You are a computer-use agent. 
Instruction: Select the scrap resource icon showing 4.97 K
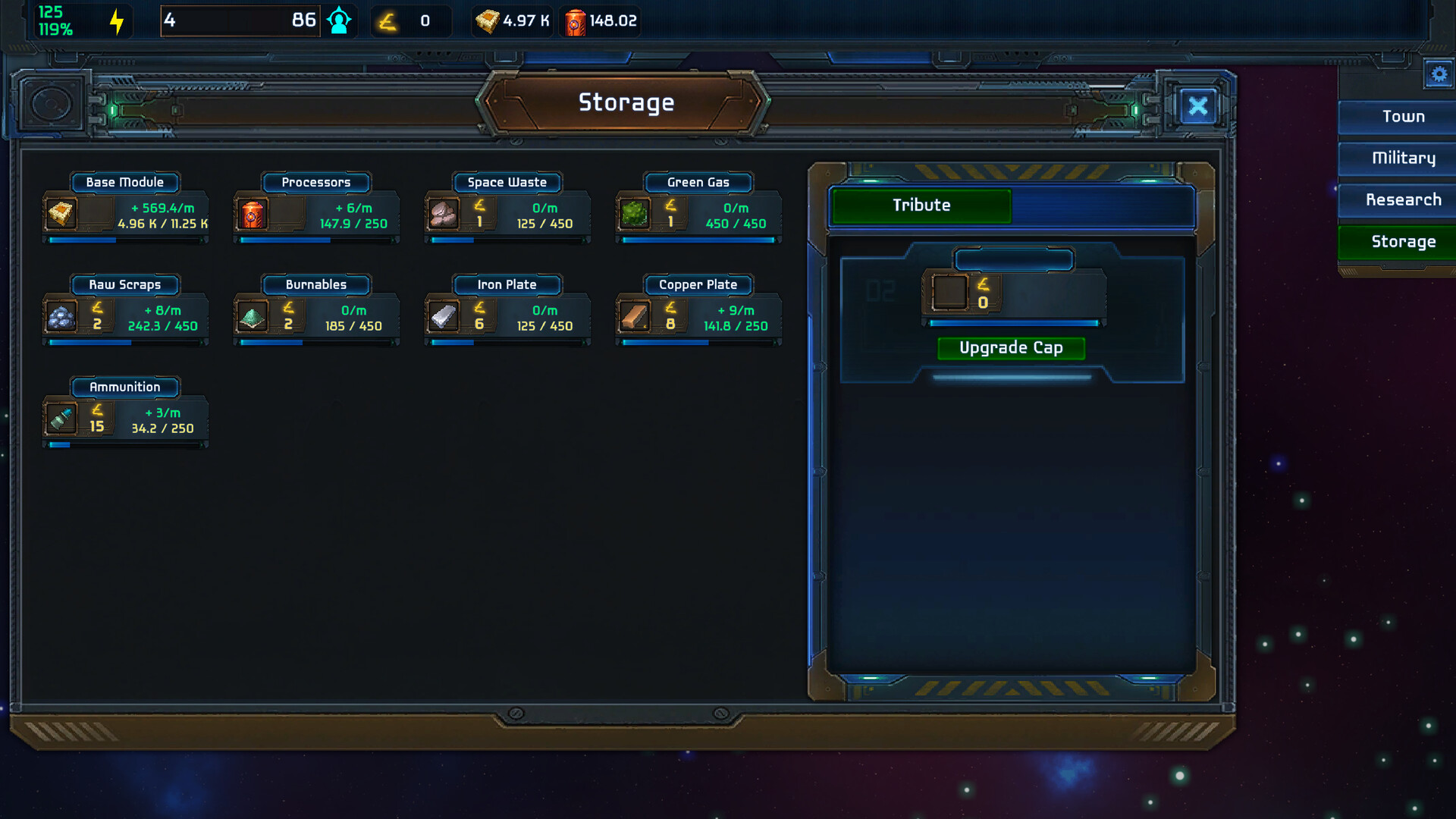(x=488, y=20)
